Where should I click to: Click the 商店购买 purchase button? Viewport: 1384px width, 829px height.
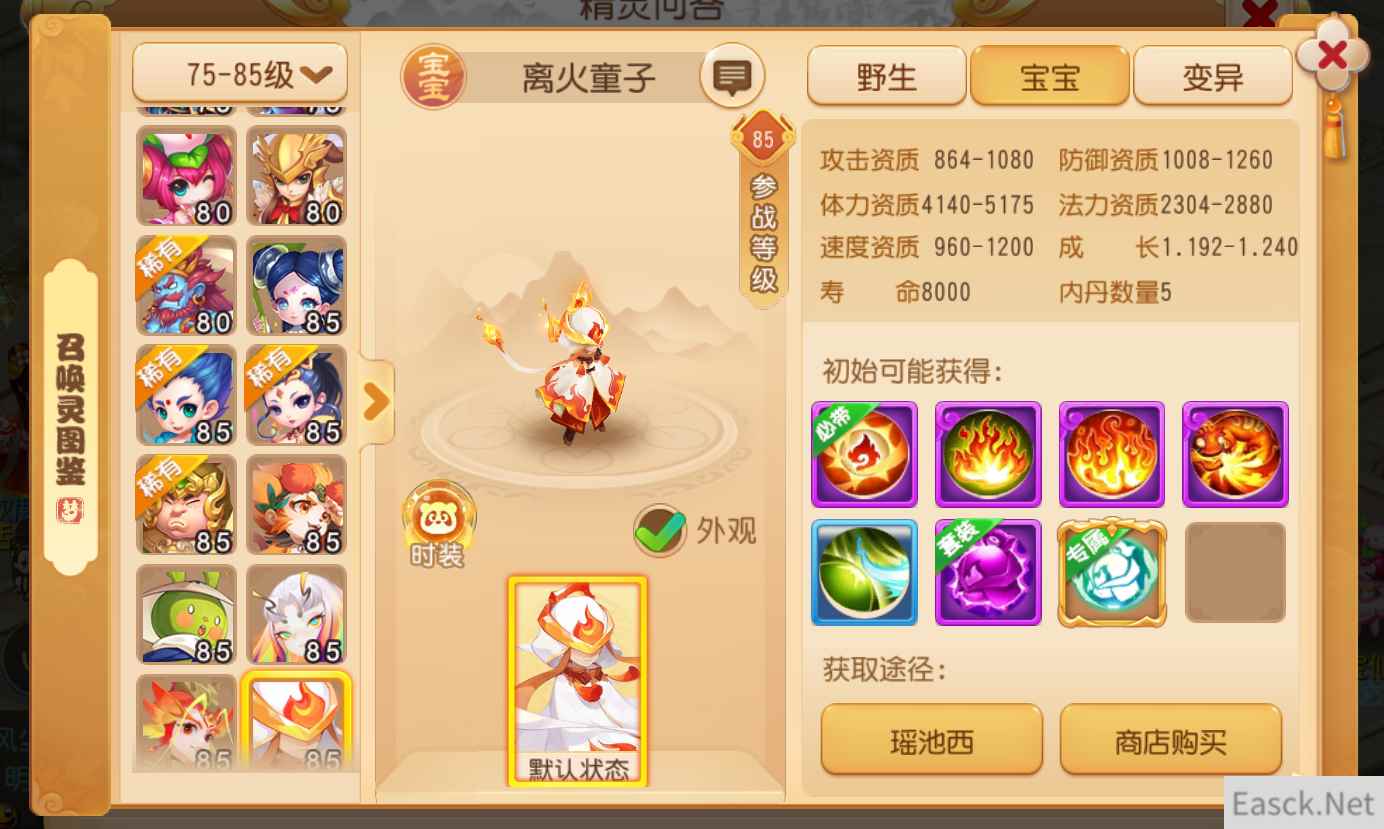click(1171, 738)
